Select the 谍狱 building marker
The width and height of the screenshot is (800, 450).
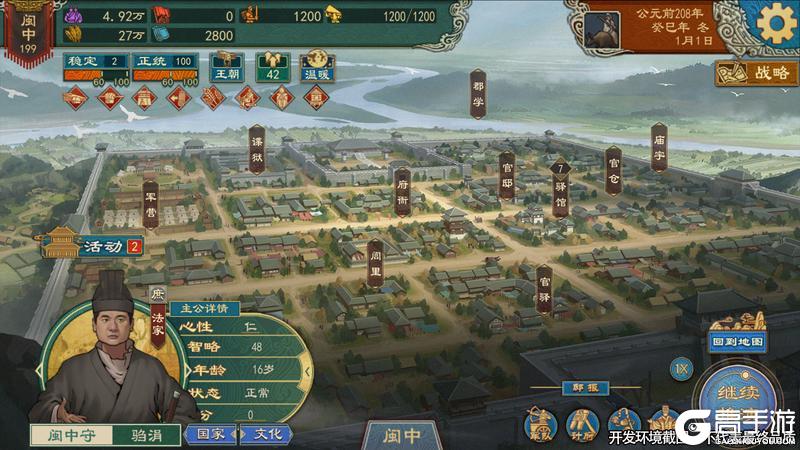[x=257, y=147]
